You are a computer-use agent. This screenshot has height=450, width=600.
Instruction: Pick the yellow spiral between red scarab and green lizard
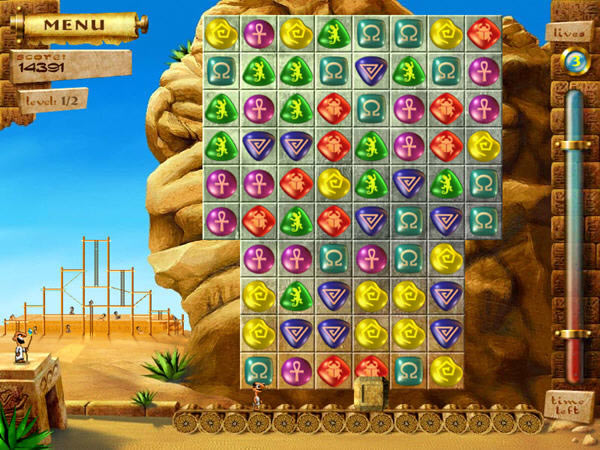click(332, 183)
